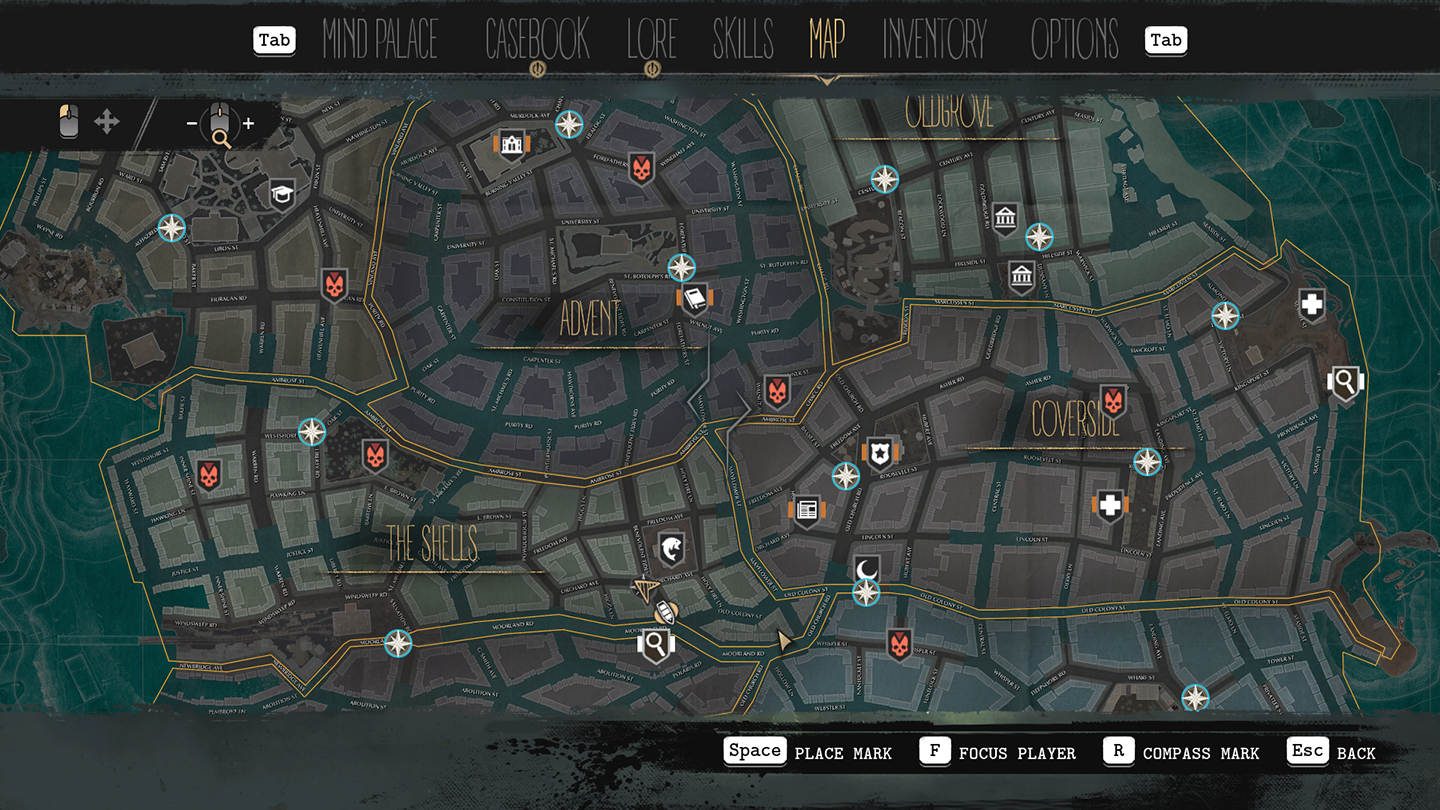Select the graduation cap university marker
1440x810 pixels.
click(x=283, y=194)
